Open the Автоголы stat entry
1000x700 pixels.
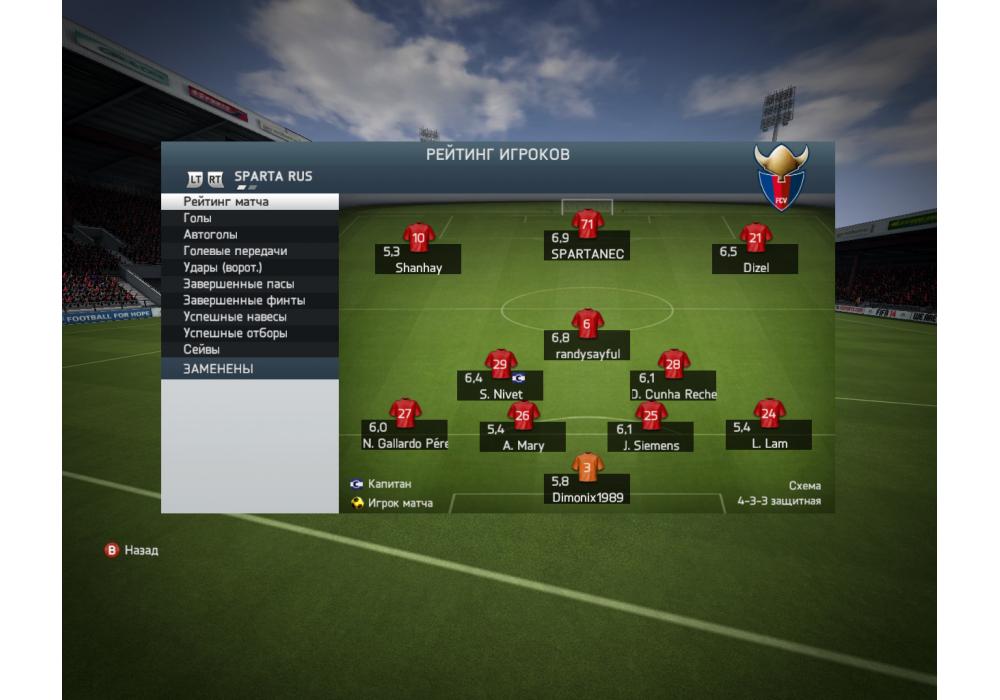coord(249,235)
